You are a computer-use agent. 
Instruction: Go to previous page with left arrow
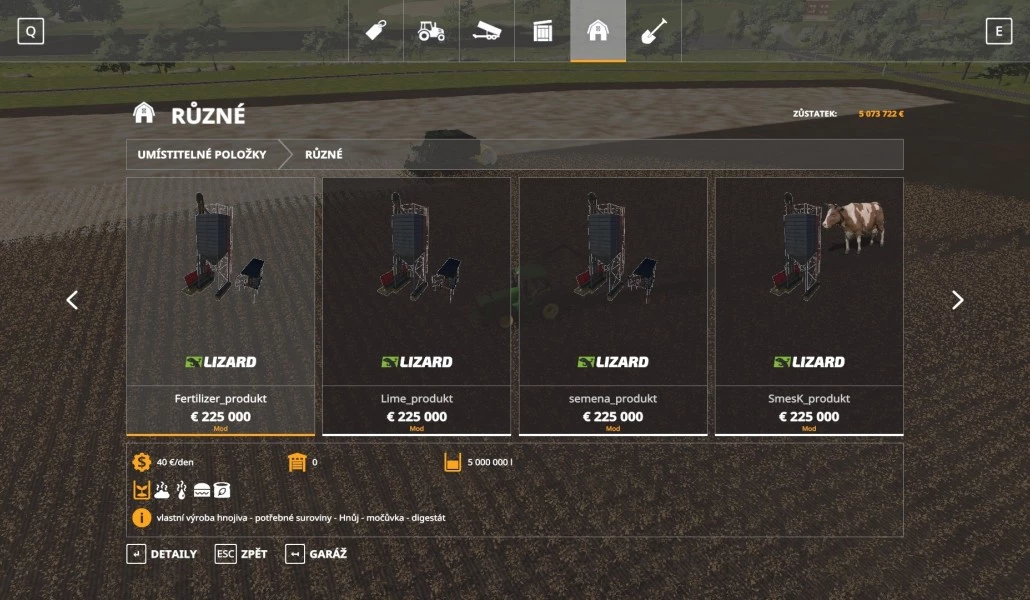click(x=72, y=300)
